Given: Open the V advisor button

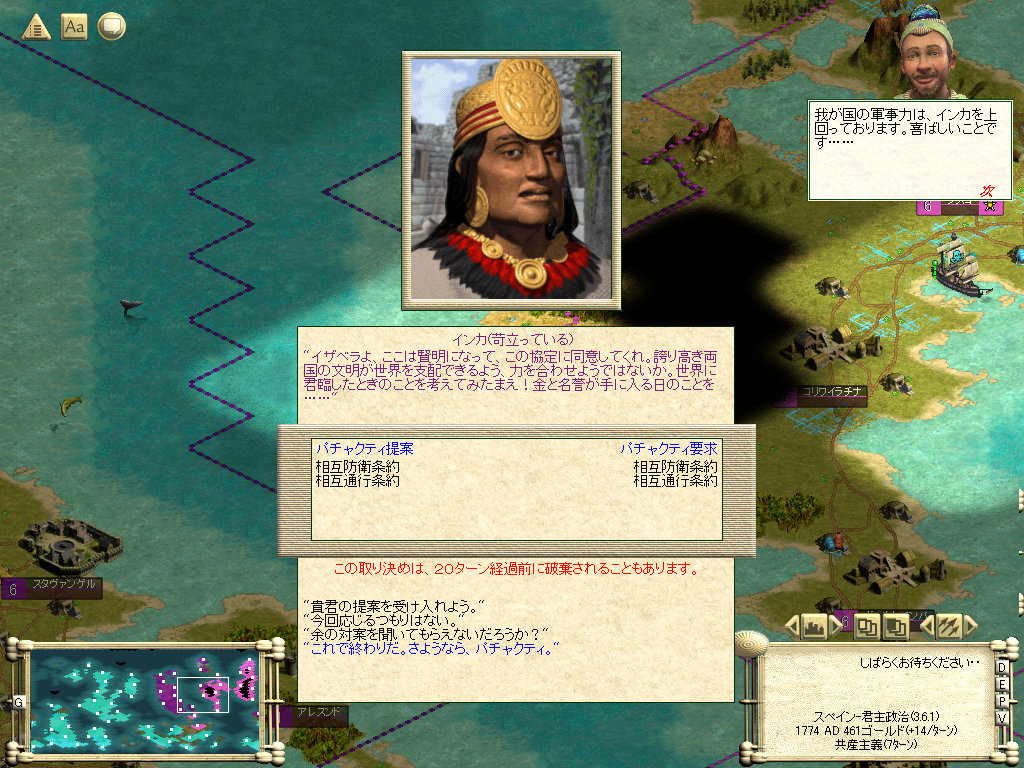Looking at the screenshot, I should (x=1002, y=718).
